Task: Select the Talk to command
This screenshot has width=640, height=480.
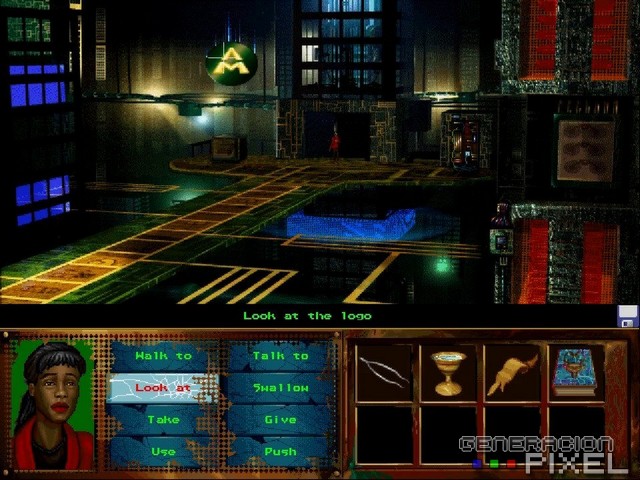Action: coord(280,356)
